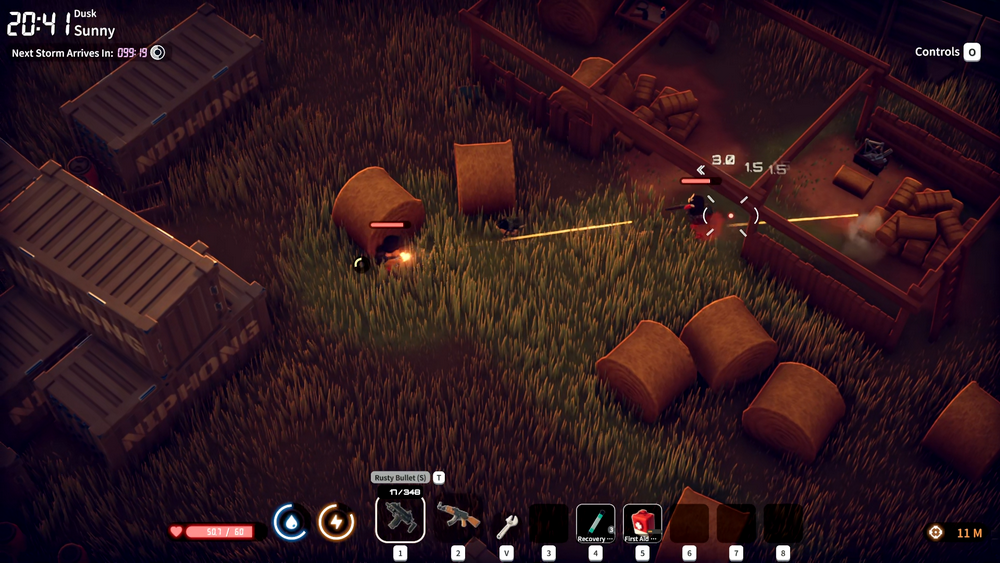Click the blue water droplet thirst gauge
Image resolution: width=1000 pixels, height=563 pixels.
290,522
